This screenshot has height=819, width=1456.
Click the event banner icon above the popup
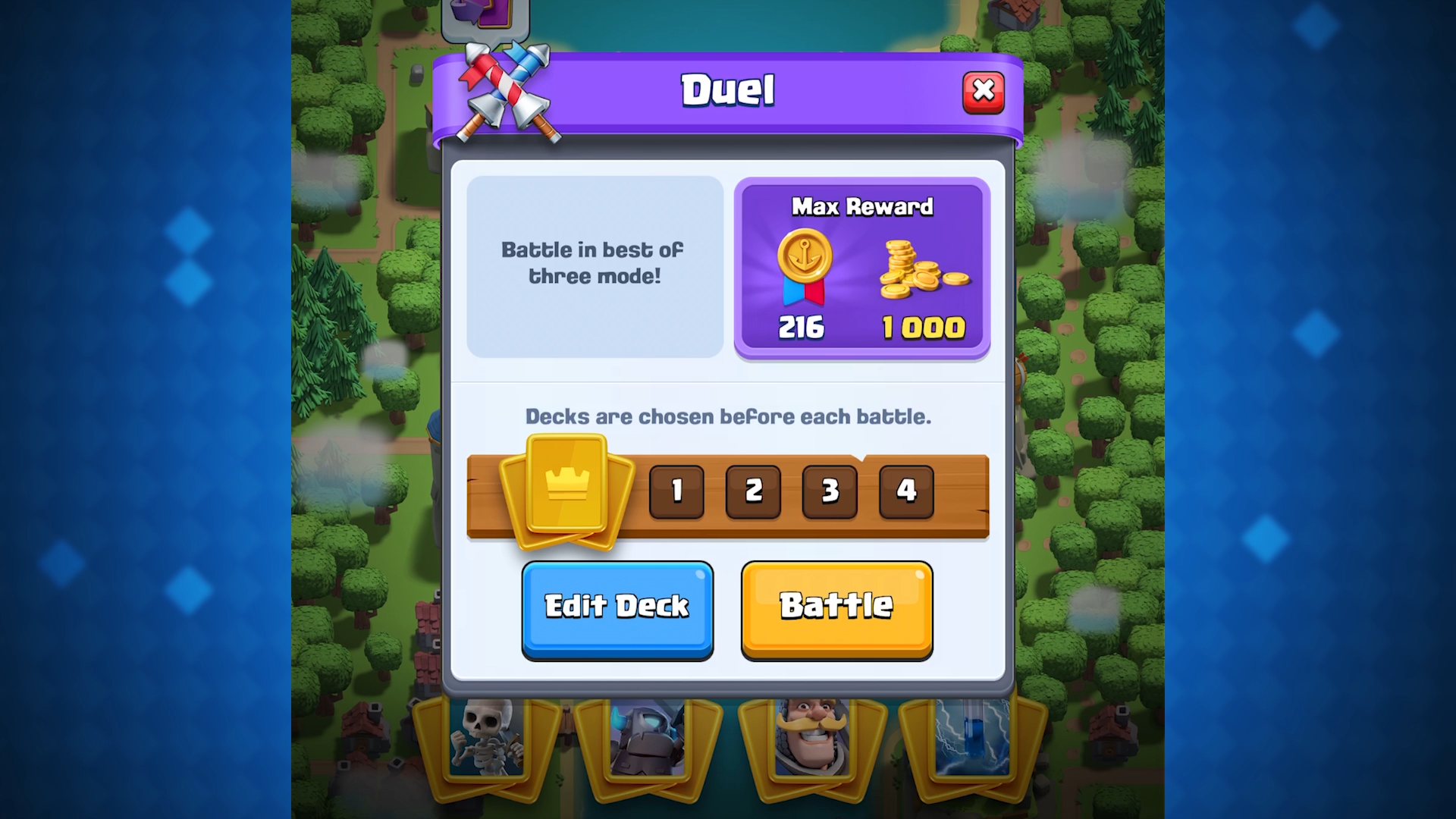click(485, 17)
